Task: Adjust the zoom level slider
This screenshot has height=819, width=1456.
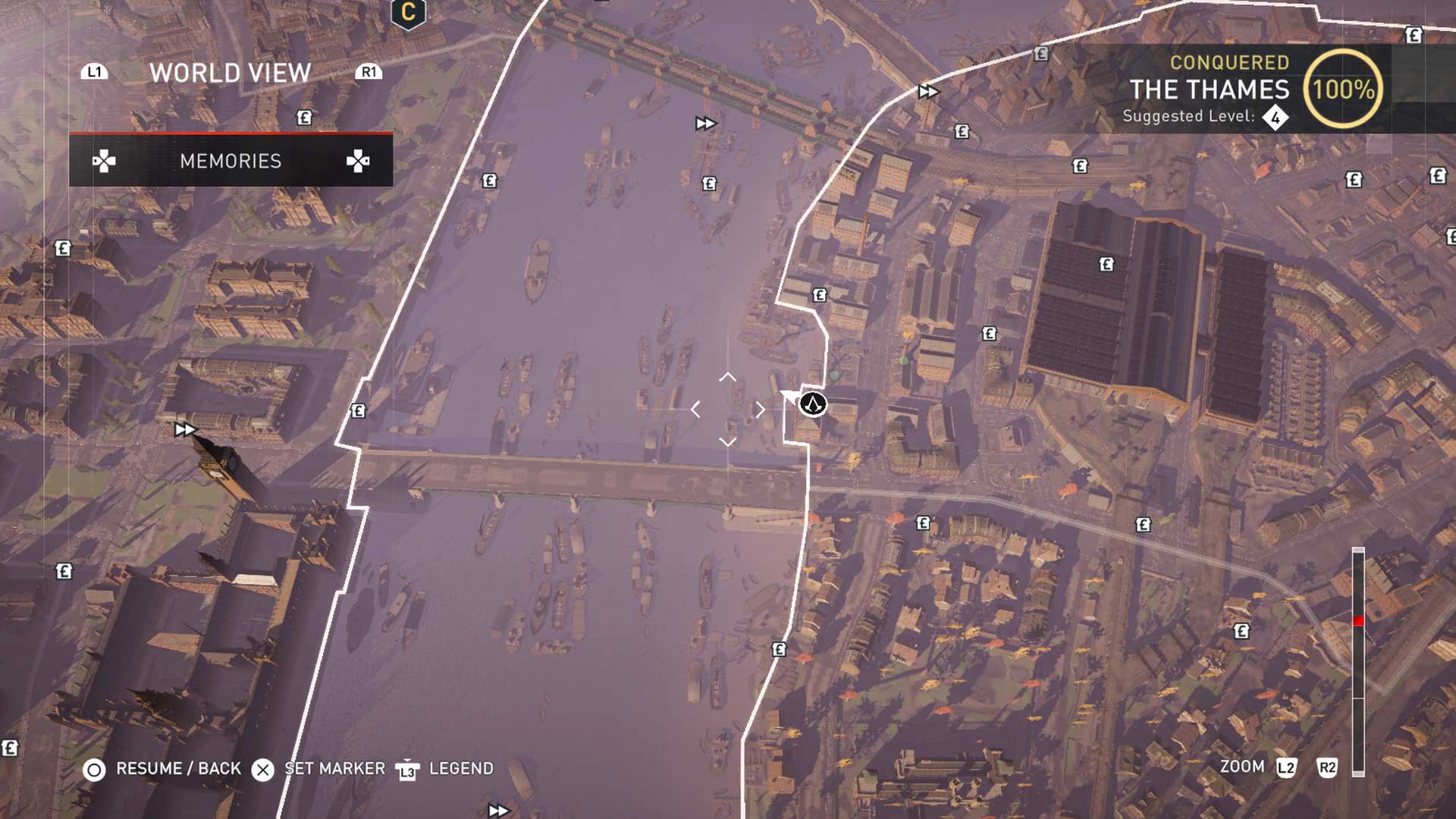Action: click(x=1357, y=620)
